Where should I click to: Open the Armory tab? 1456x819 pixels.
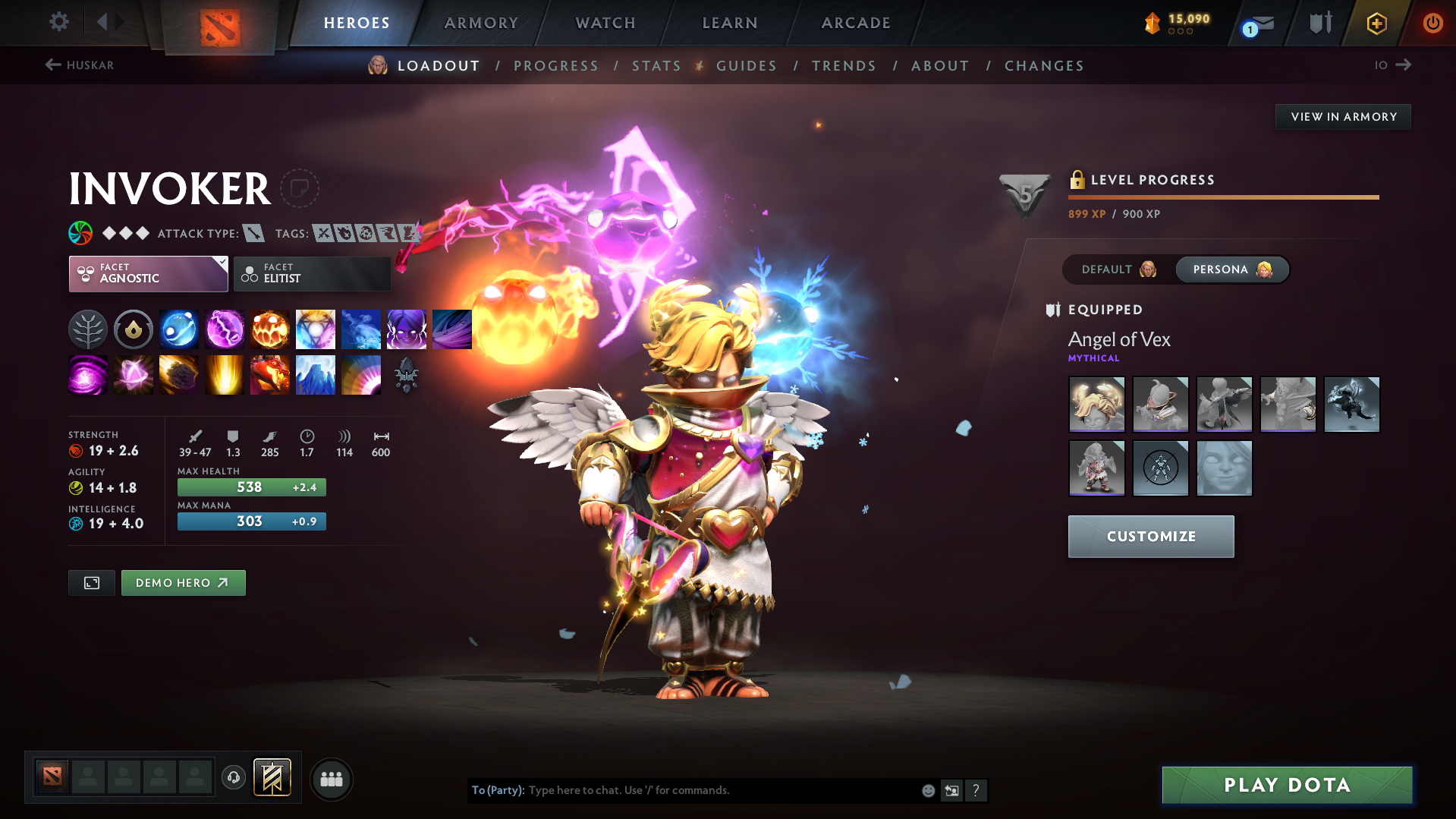pyautogui.click(x=481, y=23)
